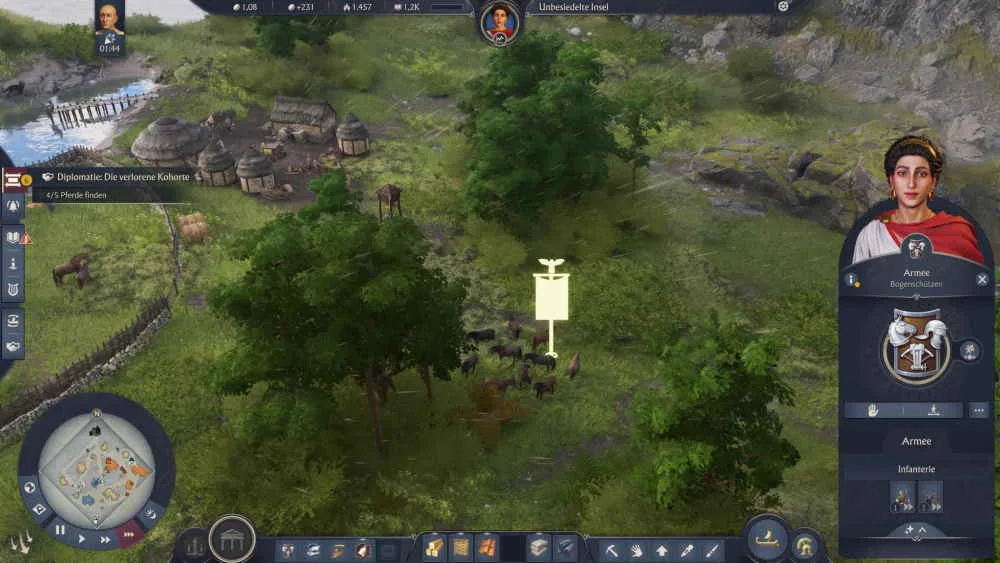This screenshot has width=1000, height=563.
Task: Open the temple building menu
Action: (x=231, y=540)
